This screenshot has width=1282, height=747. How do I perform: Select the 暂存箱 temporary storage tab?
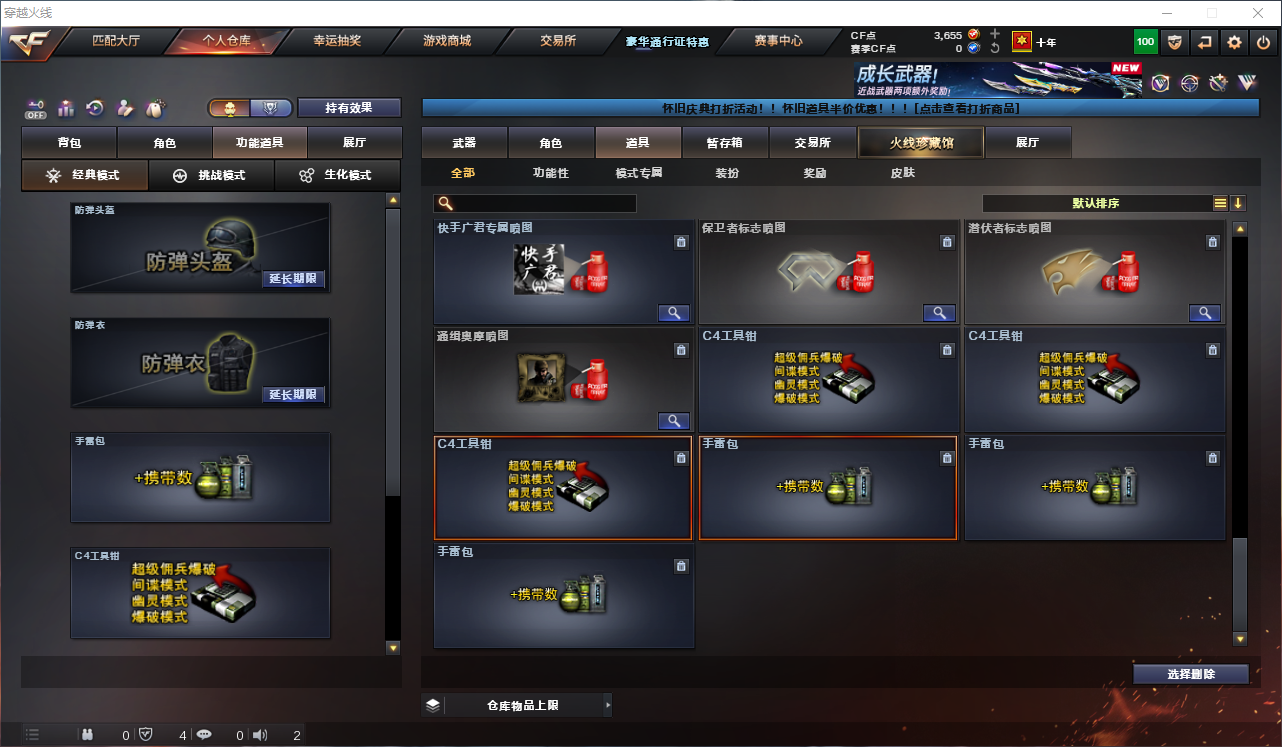pyautogui.click(x=724, y=143)
